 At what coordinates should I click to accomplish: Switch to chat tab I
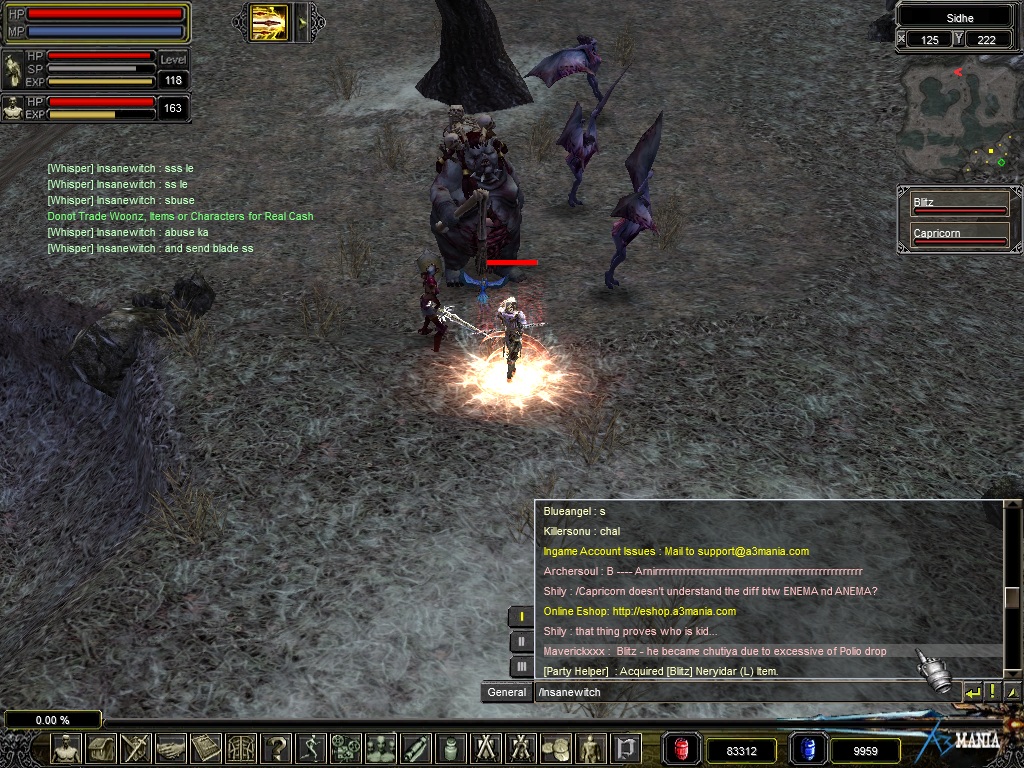click(x=520, y=617)
